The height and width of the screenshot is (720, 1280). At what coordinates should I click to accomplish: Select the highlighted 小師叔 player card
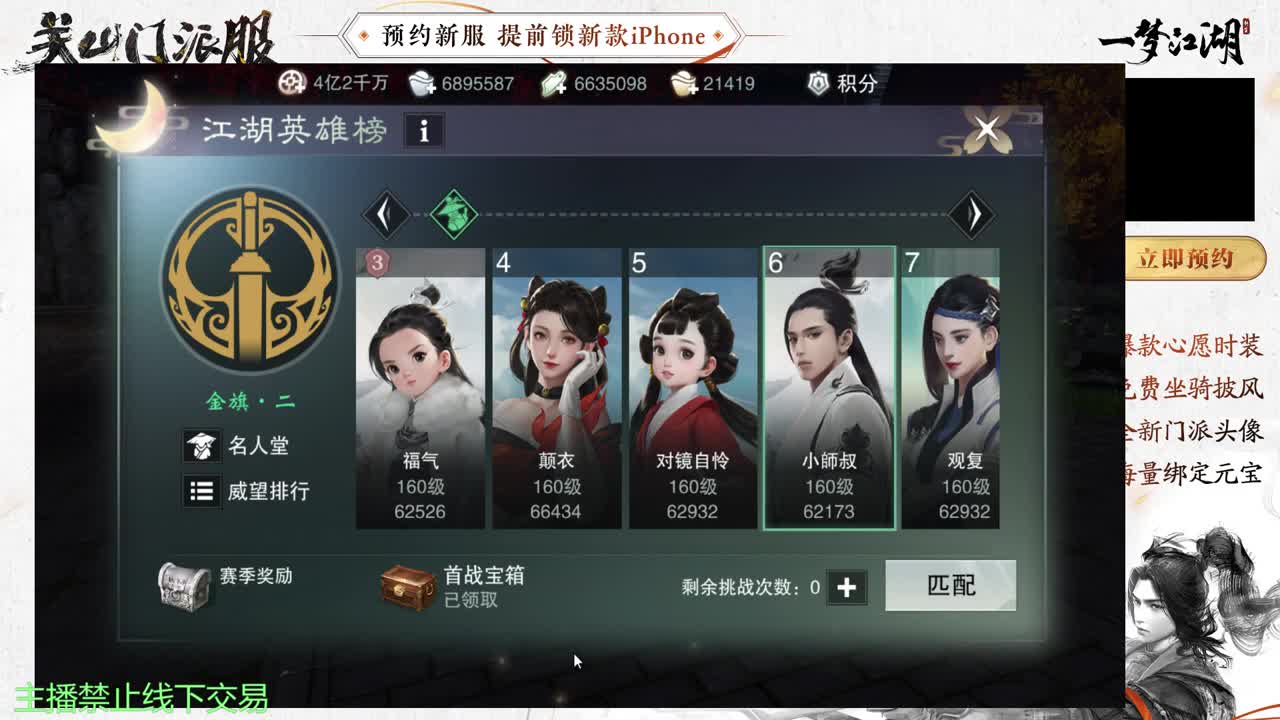[x=830, y=385]
